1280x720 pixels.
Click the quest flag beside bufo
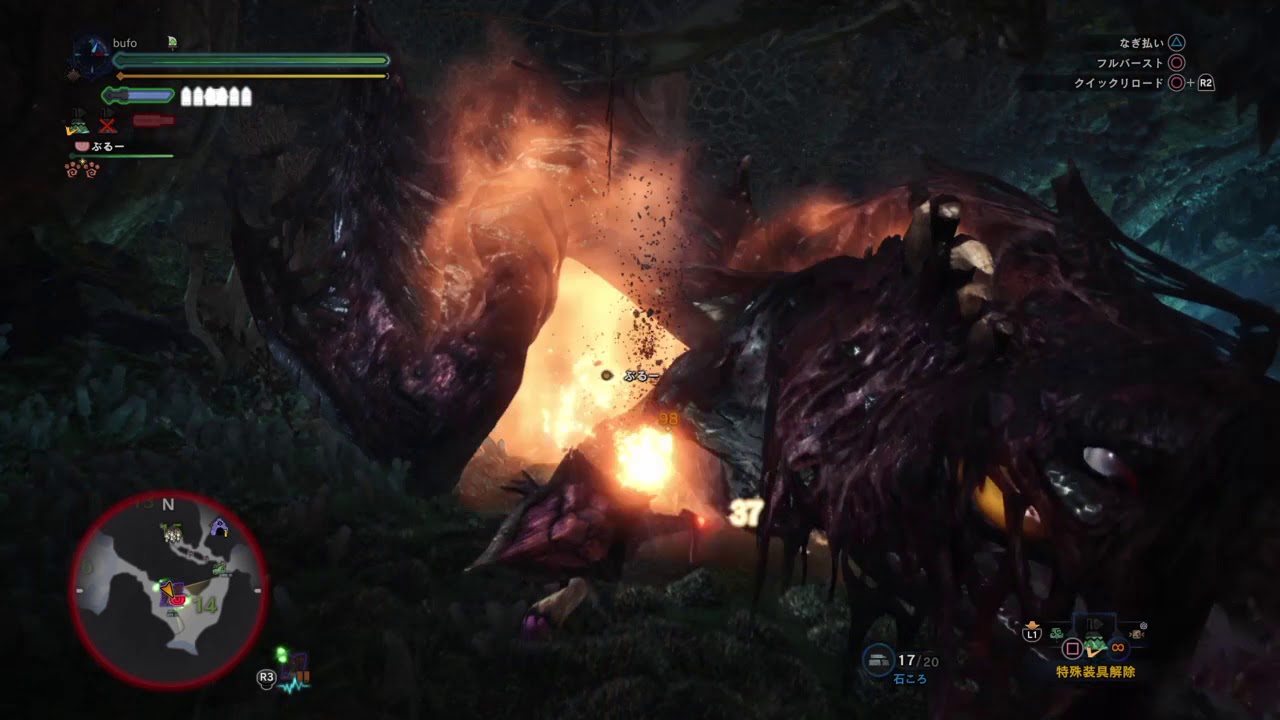172,43
